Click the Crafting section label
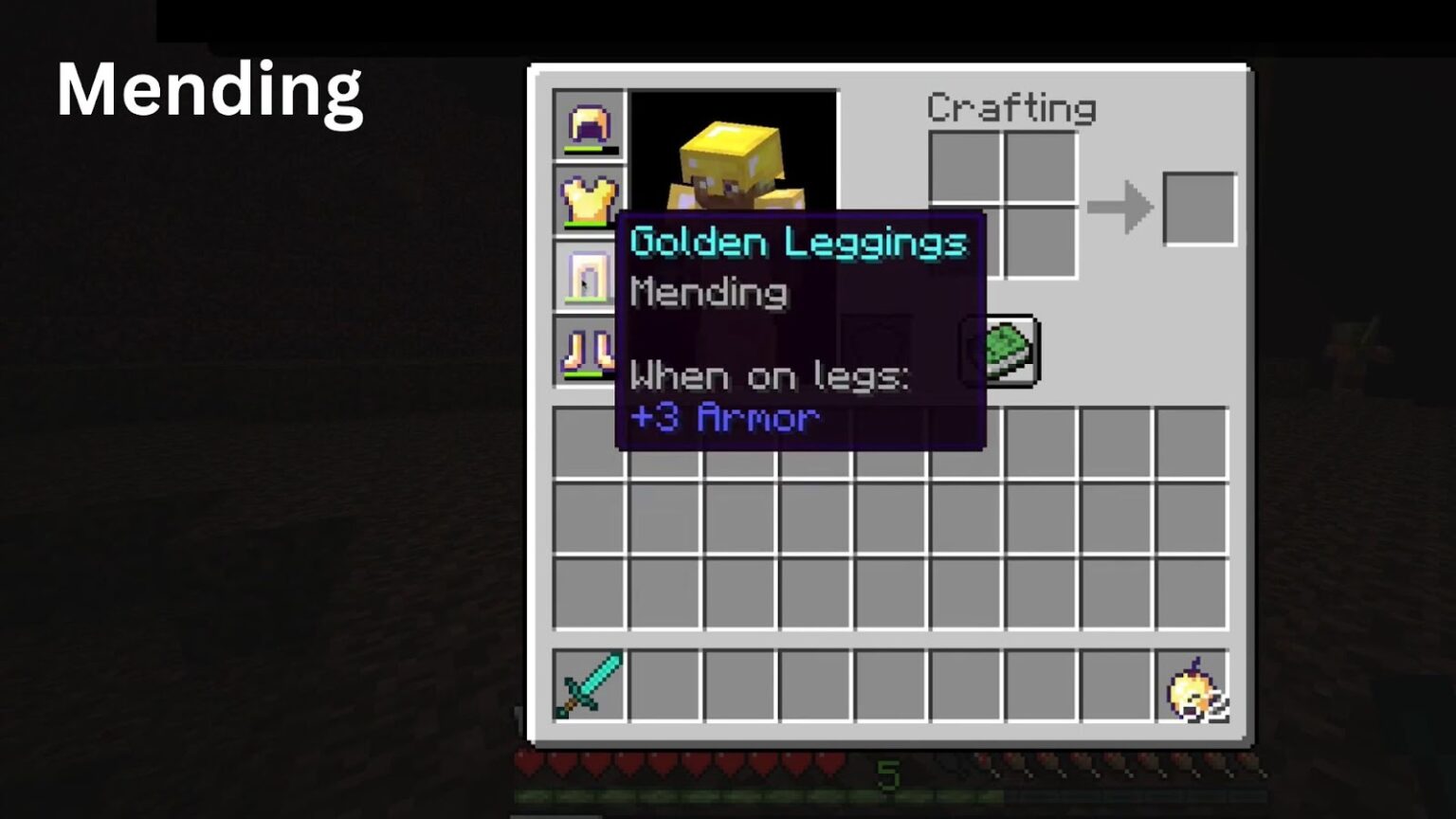 (1010, 107)
